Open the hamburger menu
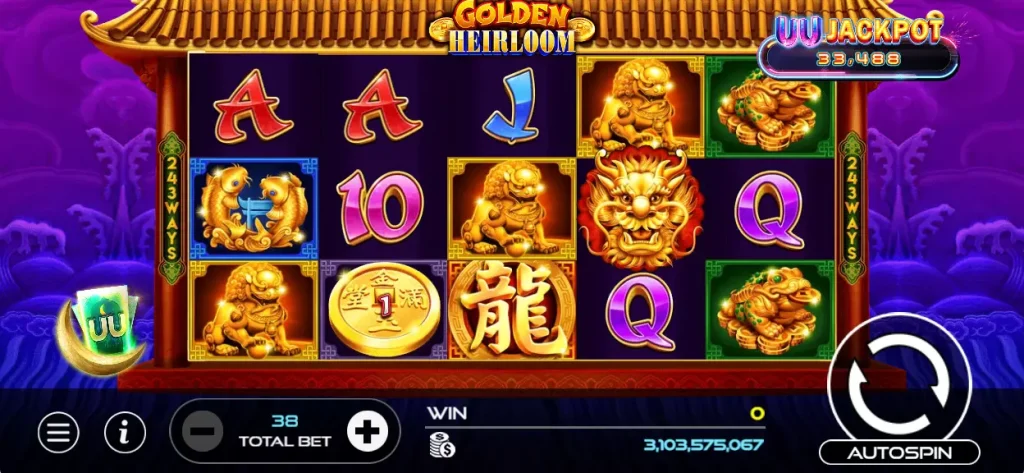Viewport: 1024px width, 473px height. [59, 432]
